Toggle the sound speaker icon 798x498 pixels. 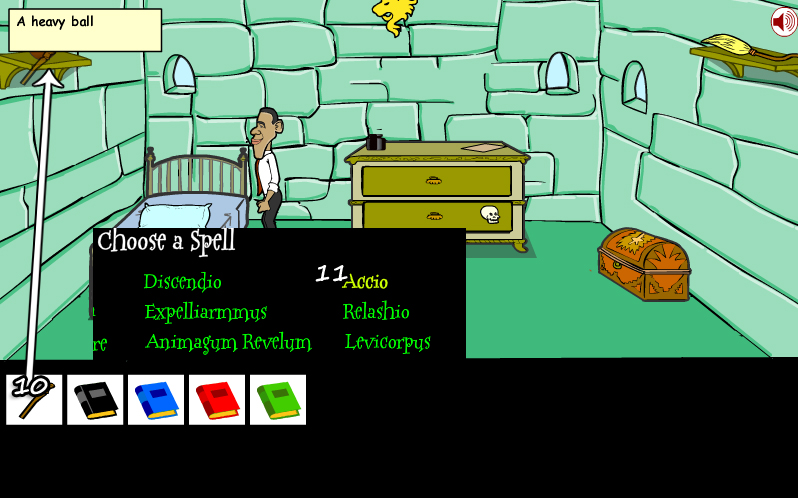(x=783, y=21)
